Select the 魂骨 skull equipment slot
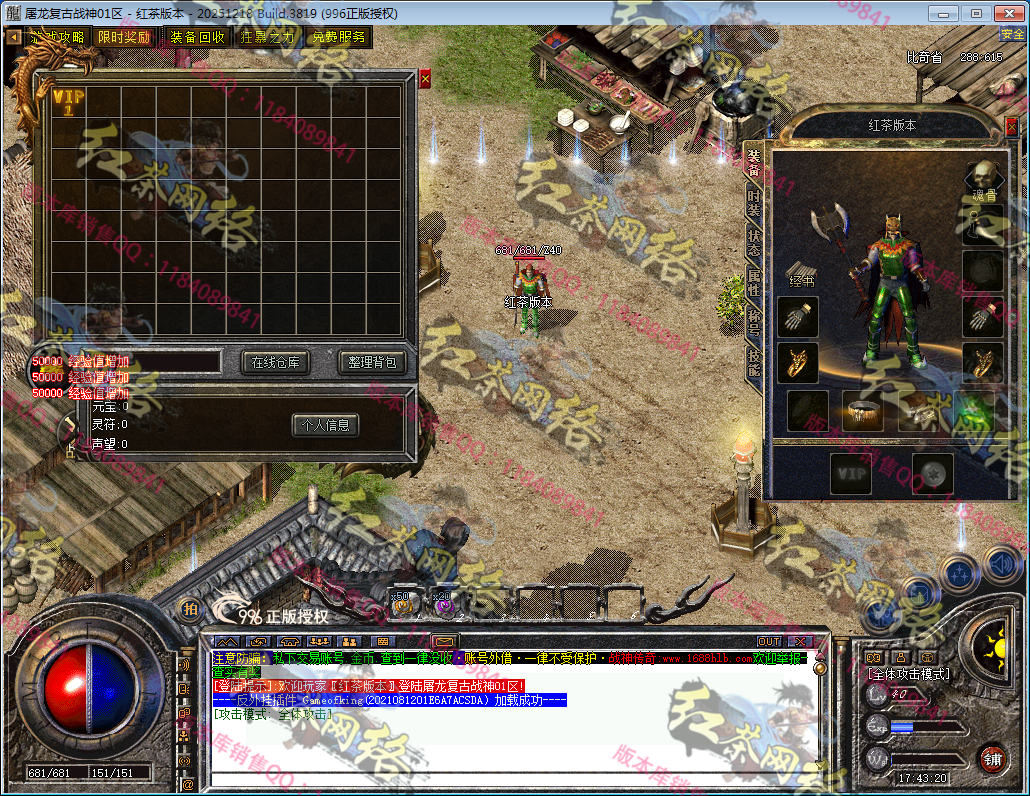Screen dimensions: 1030x796 point(985,180)
